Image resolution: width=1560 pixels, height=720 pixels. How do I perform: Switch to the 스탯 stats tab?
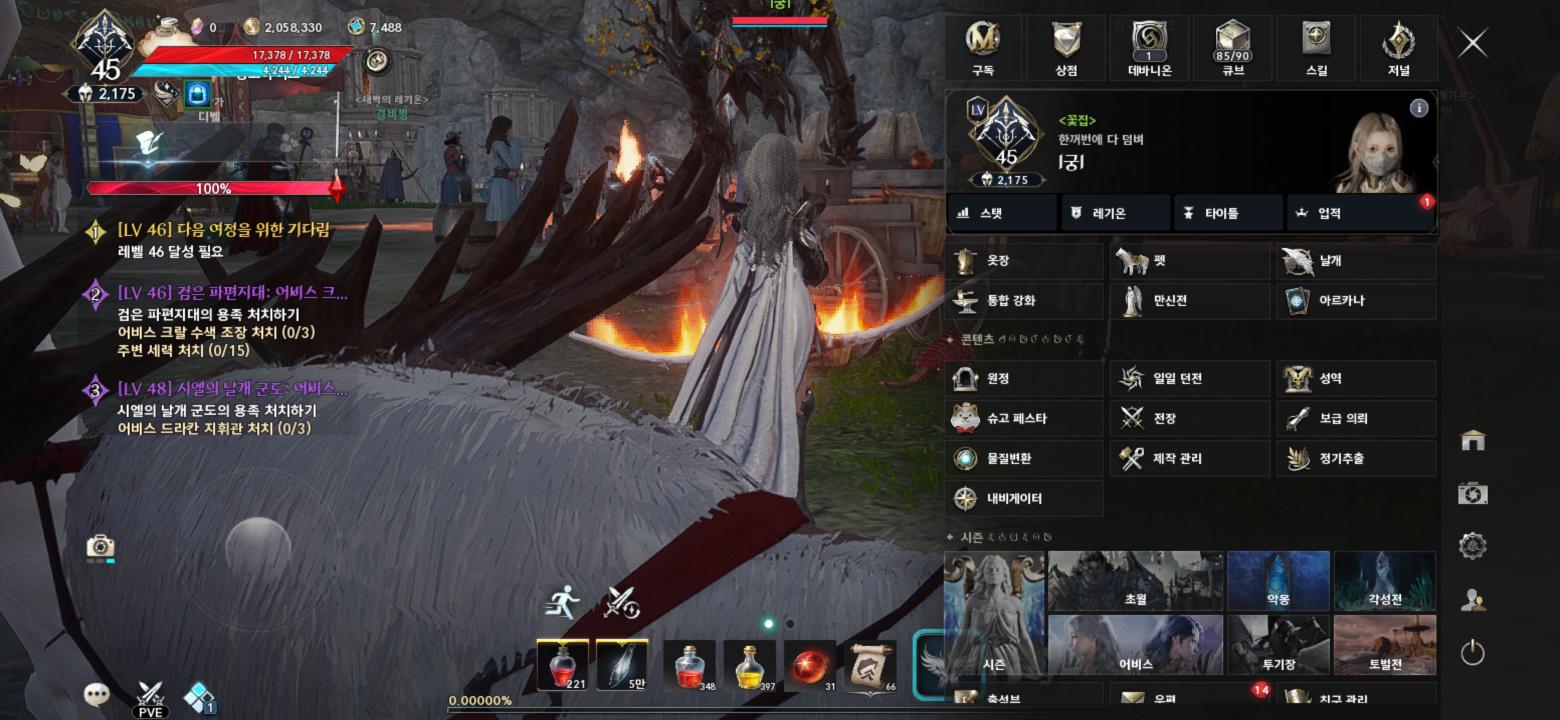1001,213
